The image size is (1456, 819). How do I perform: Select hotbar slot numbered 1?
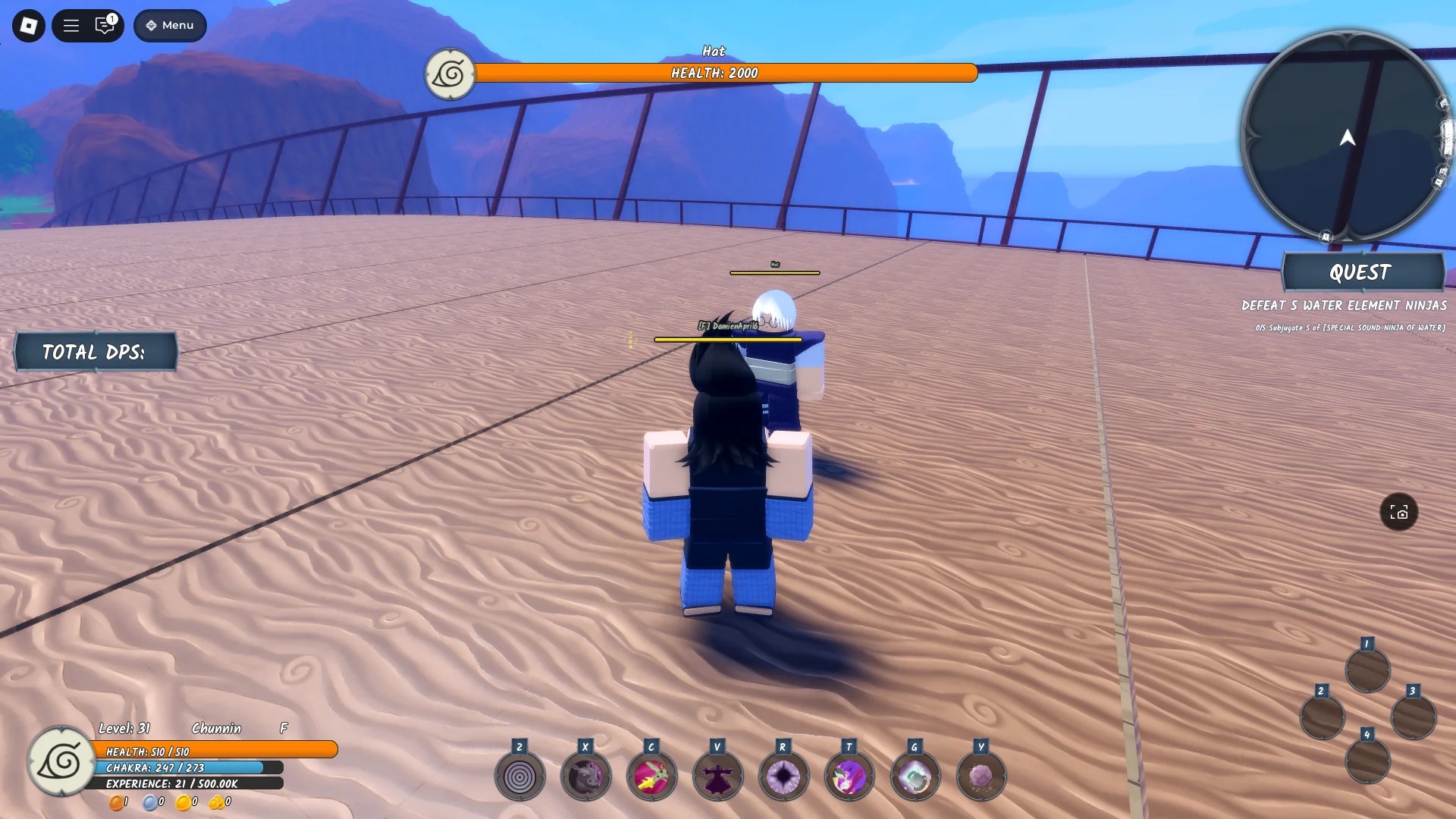tap(1367, 670)
